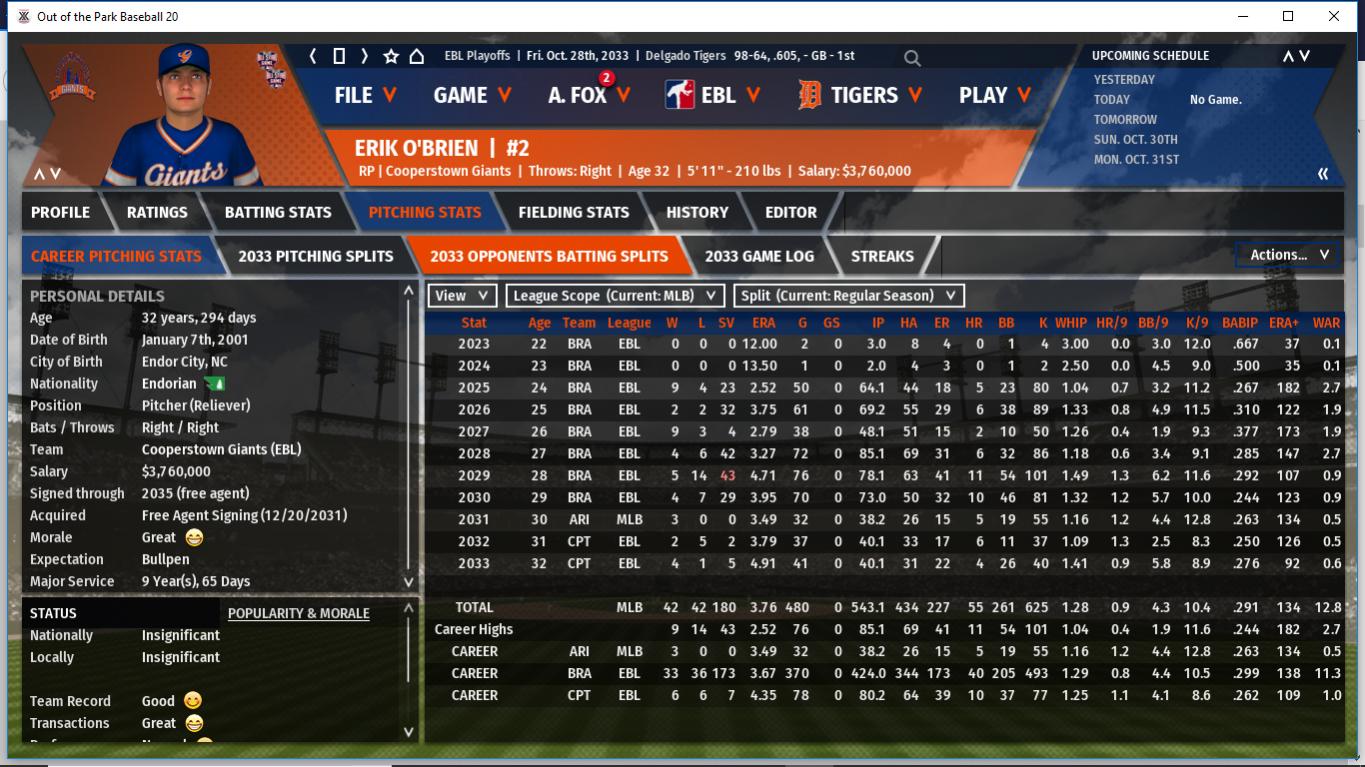Viewport: 1365px width, 767px height.
Task: Change the Split filter dropdown
Action: tap(849, 296)
